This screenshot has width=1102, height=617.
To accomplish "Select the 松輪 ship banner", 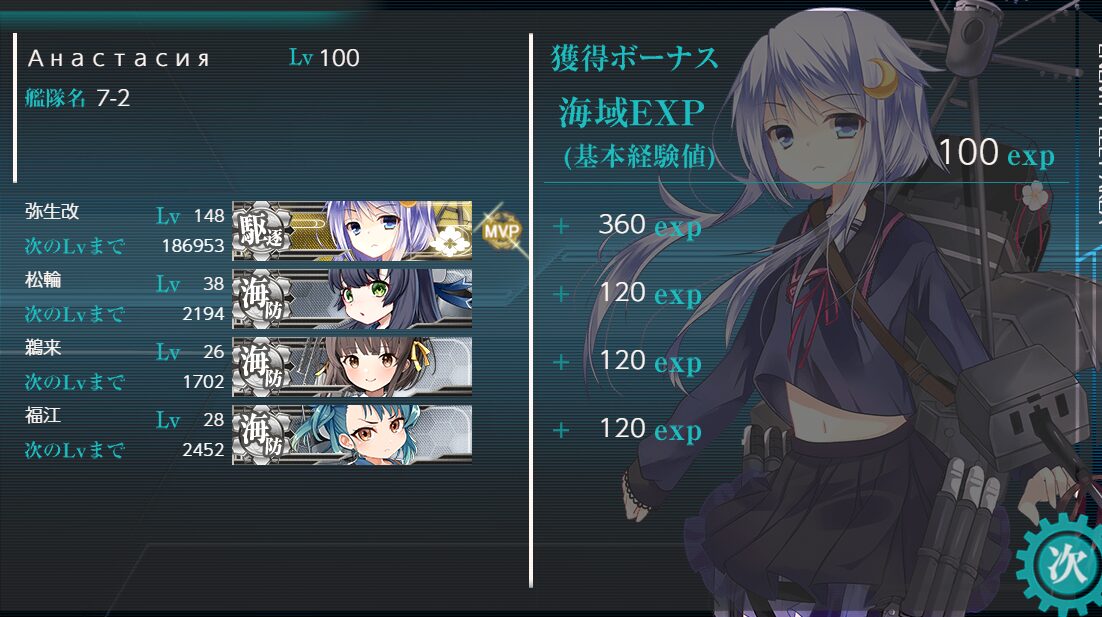I will point(352,299).
